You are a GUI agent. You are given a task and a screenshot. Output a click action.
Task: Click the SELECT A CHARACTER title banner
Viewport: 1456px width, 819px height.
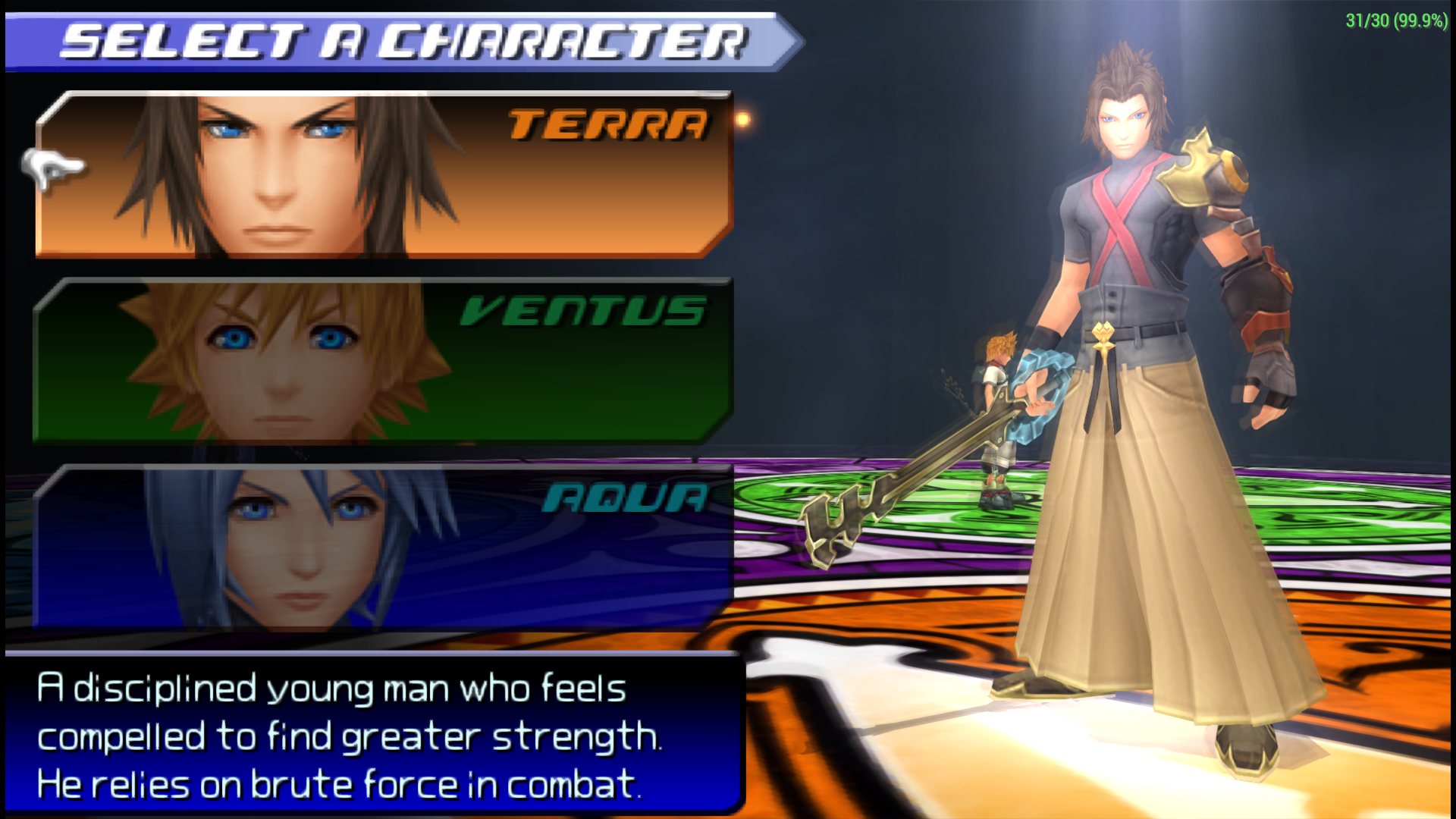(402, 38)
